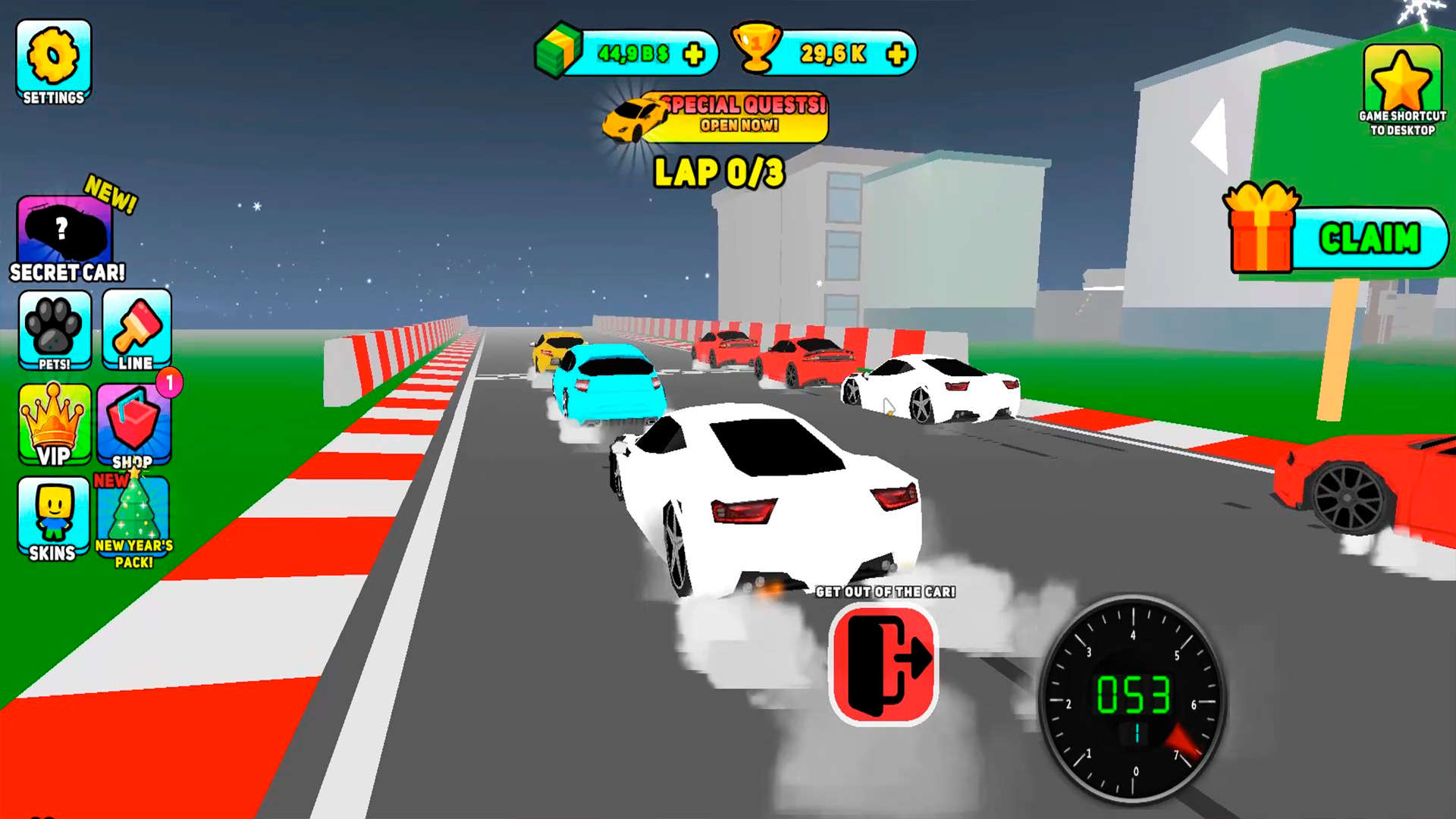Select the trophy counter display
The height and width of the screenshot is (819, 1456).
tap(830, 53)
